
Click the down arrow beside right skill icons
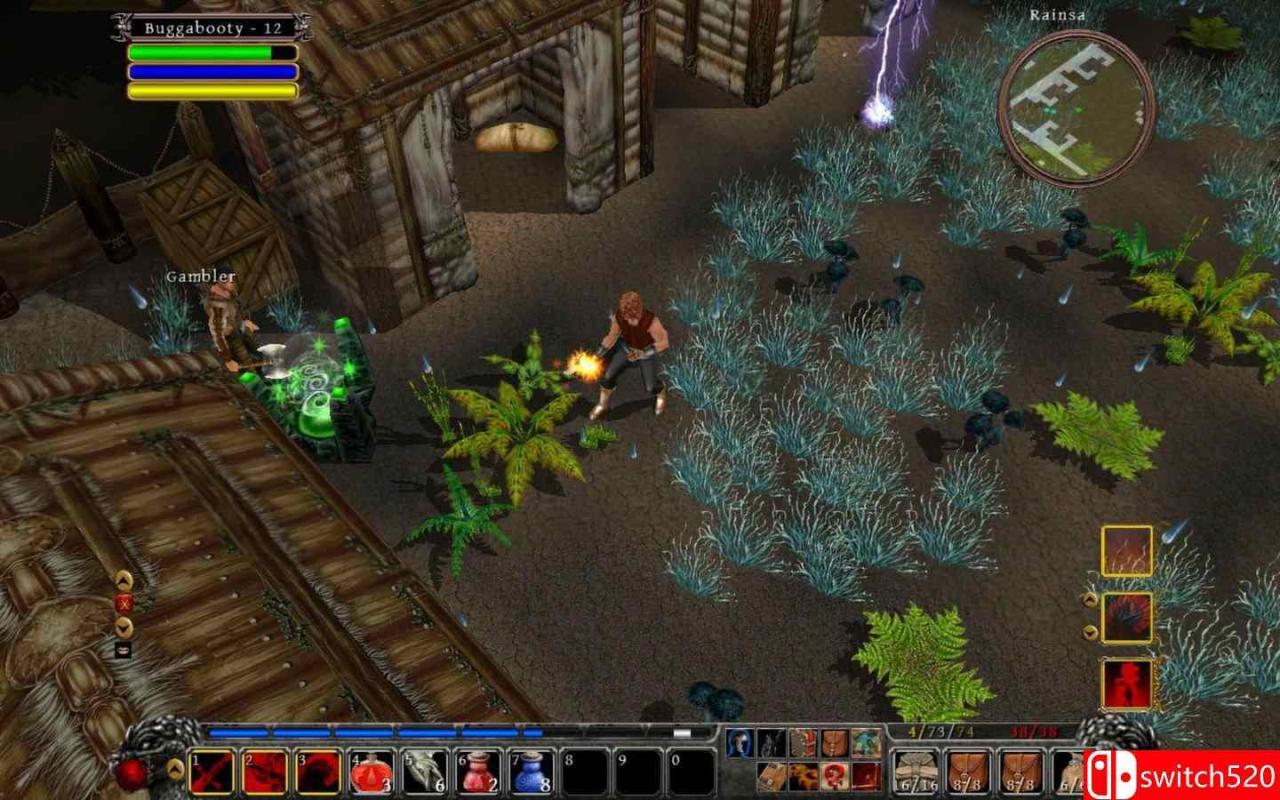[1090, 632]
